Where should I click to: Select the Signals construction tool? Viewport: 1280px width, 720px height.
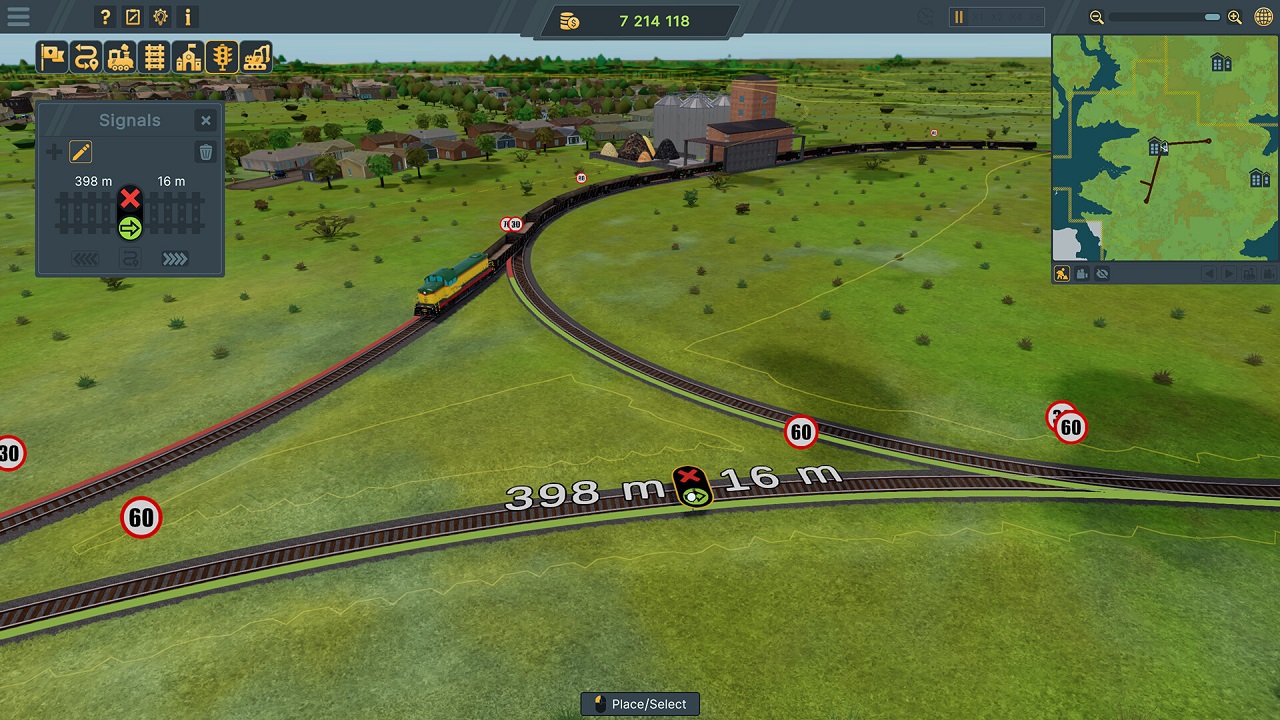221,57
